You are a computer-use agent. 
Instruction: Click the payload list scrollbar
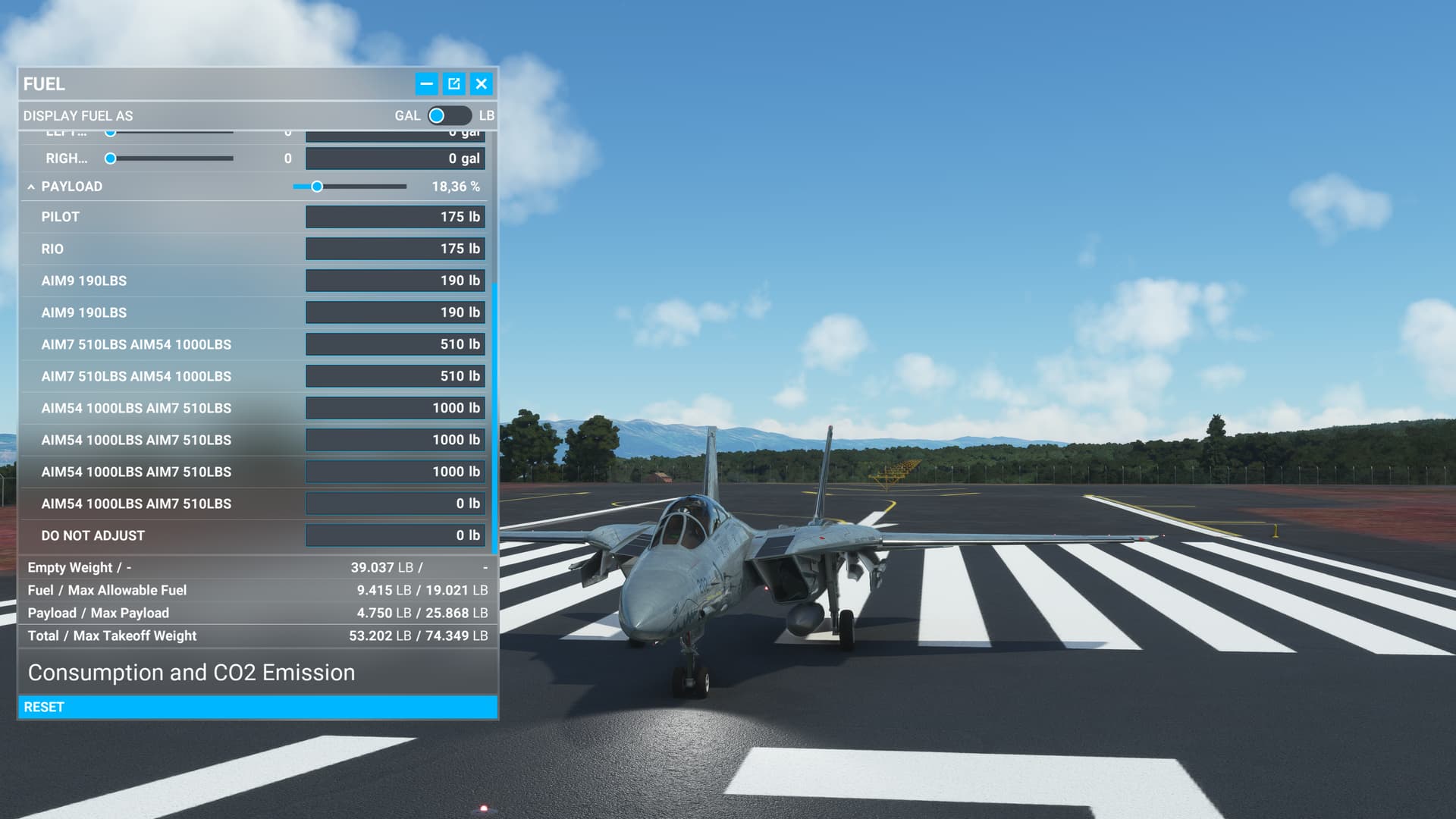pyautogui.click(x=494, y=417)
